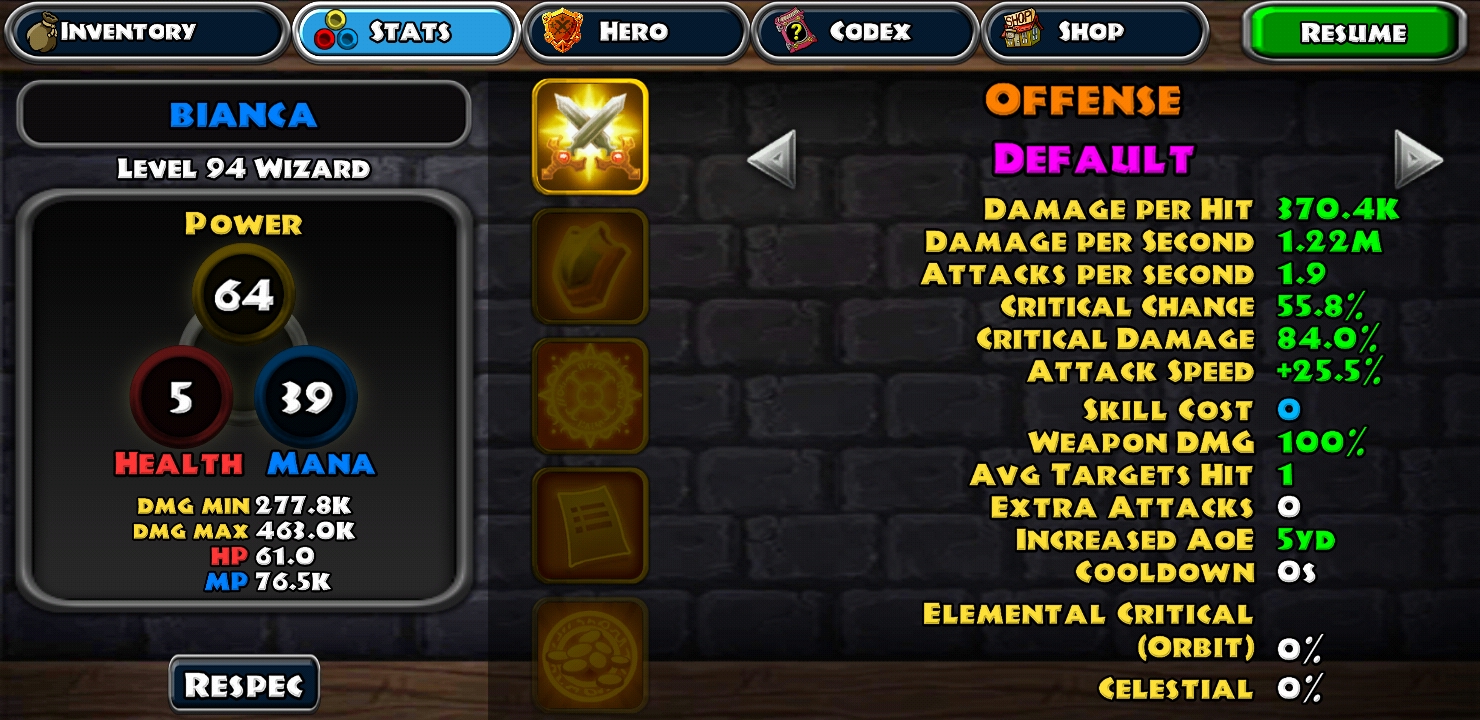Screen dimensions: 1480x720
Task: Click the Hero shield crest icon
Action: [561, 31]
